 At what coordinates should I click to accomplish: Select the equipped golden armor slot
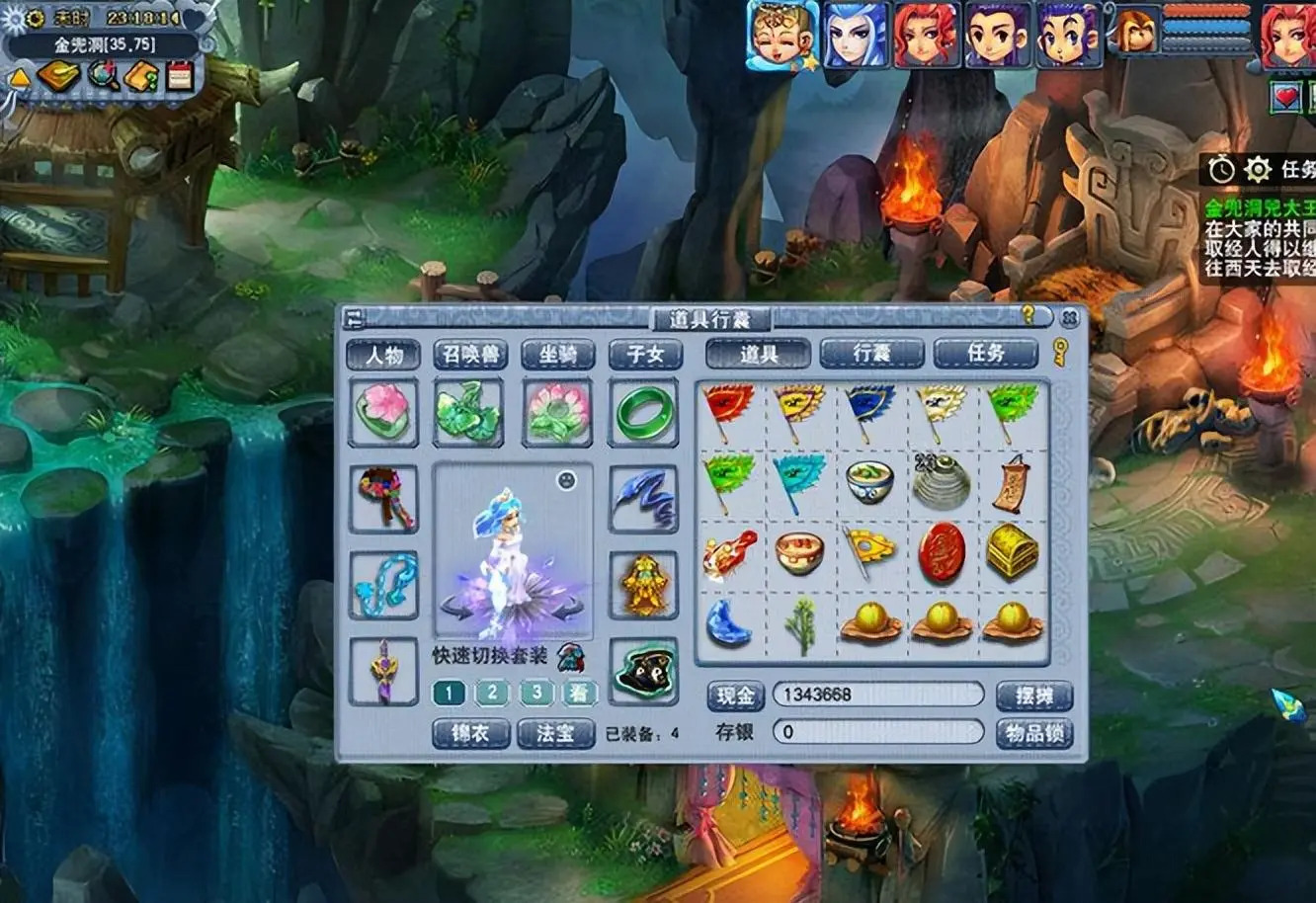point(644,585)
